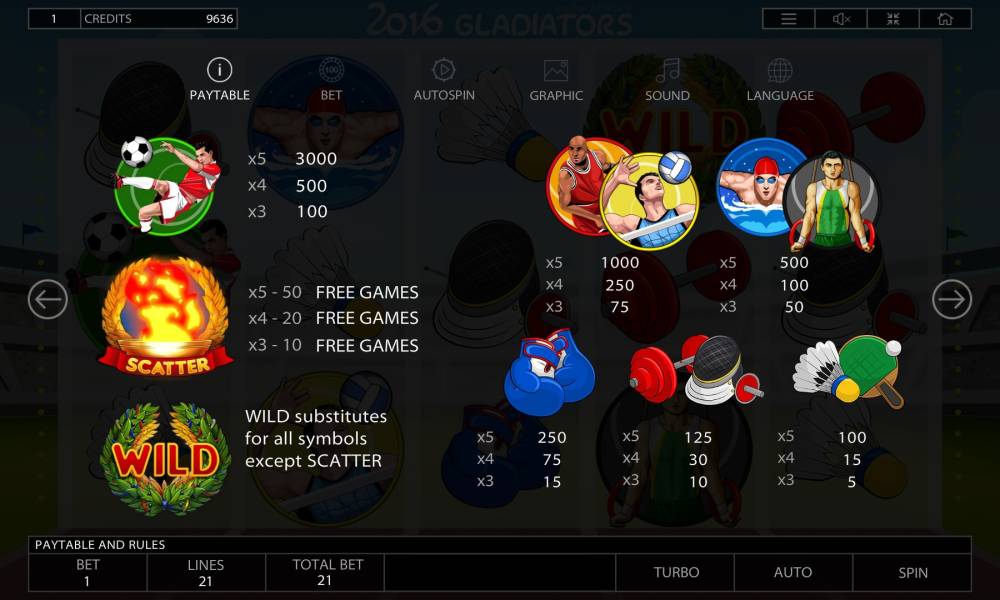Screen dimensions: 1000x600
Task: Select the Bet amount field
Action: point(88,573)
